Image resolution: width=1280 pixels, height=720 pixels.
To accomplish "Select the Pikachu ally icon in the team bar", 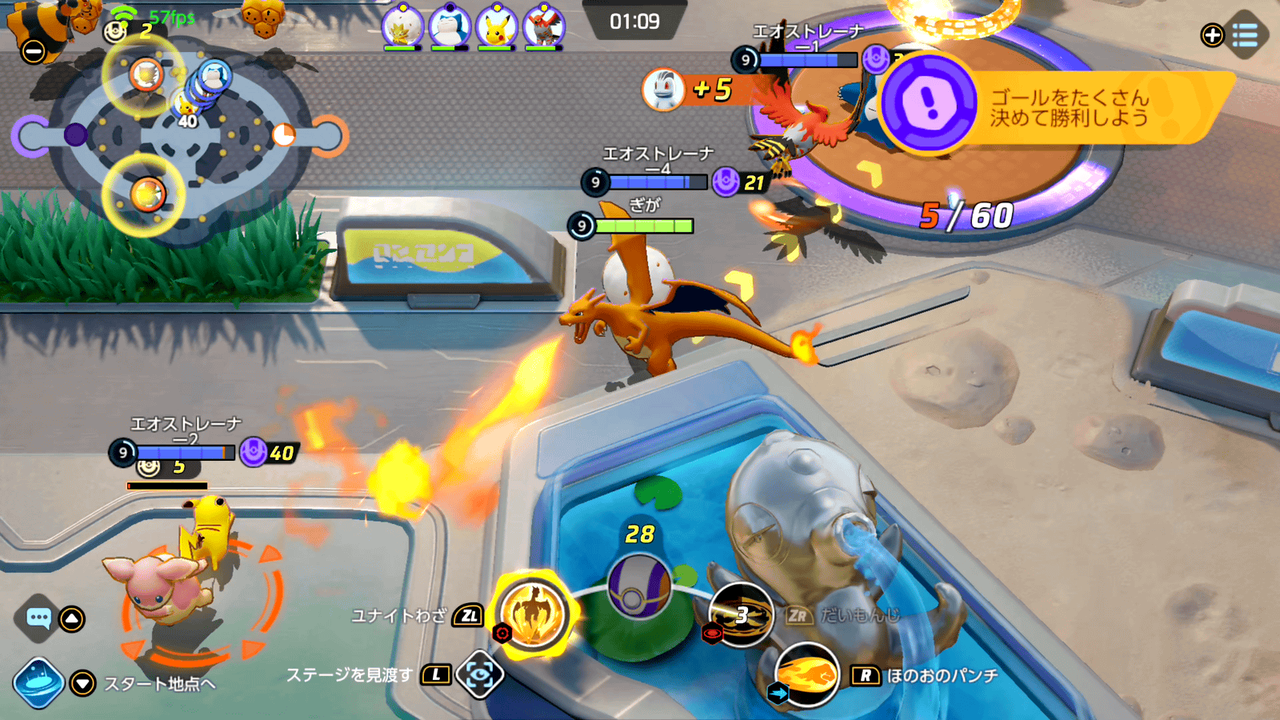I will coord(496,25).
